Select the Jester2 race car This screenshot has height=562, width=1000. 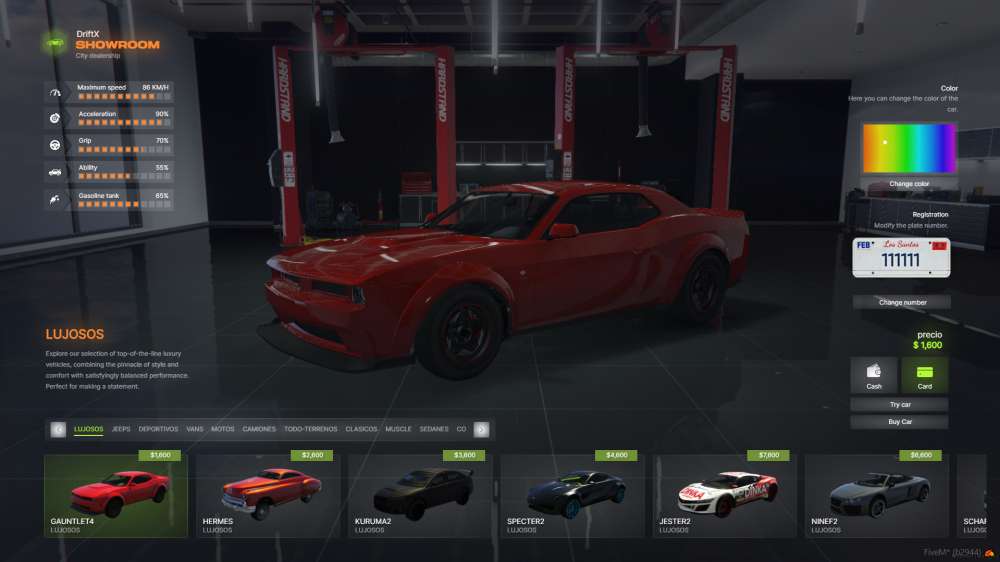(725, 495)
